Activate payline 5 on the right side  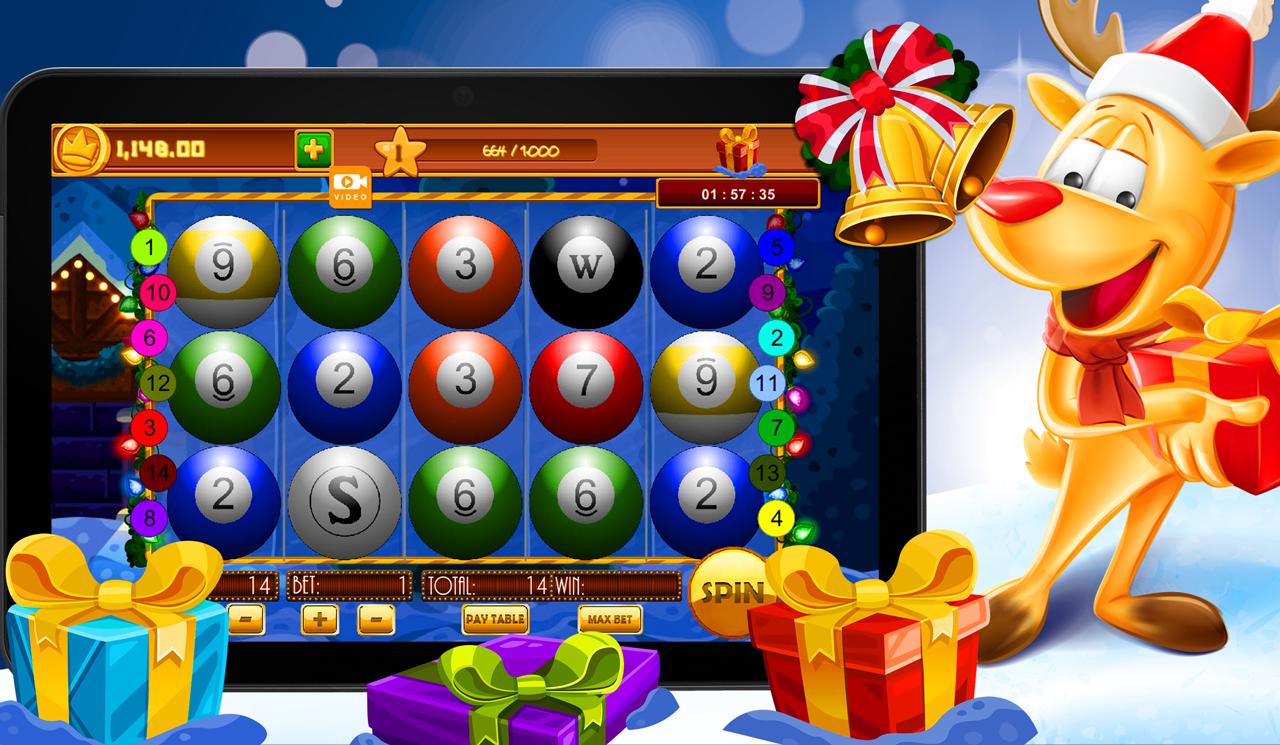tap(778, 245)
